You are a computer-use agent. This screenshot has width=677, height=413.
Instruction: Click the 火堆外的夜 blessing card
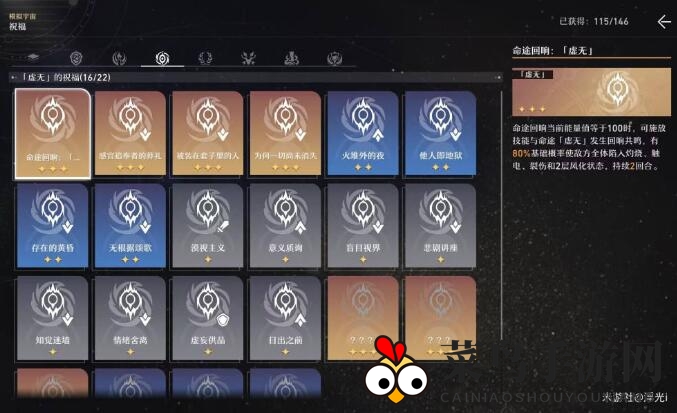pyautogui.click(x=362, y=133)
